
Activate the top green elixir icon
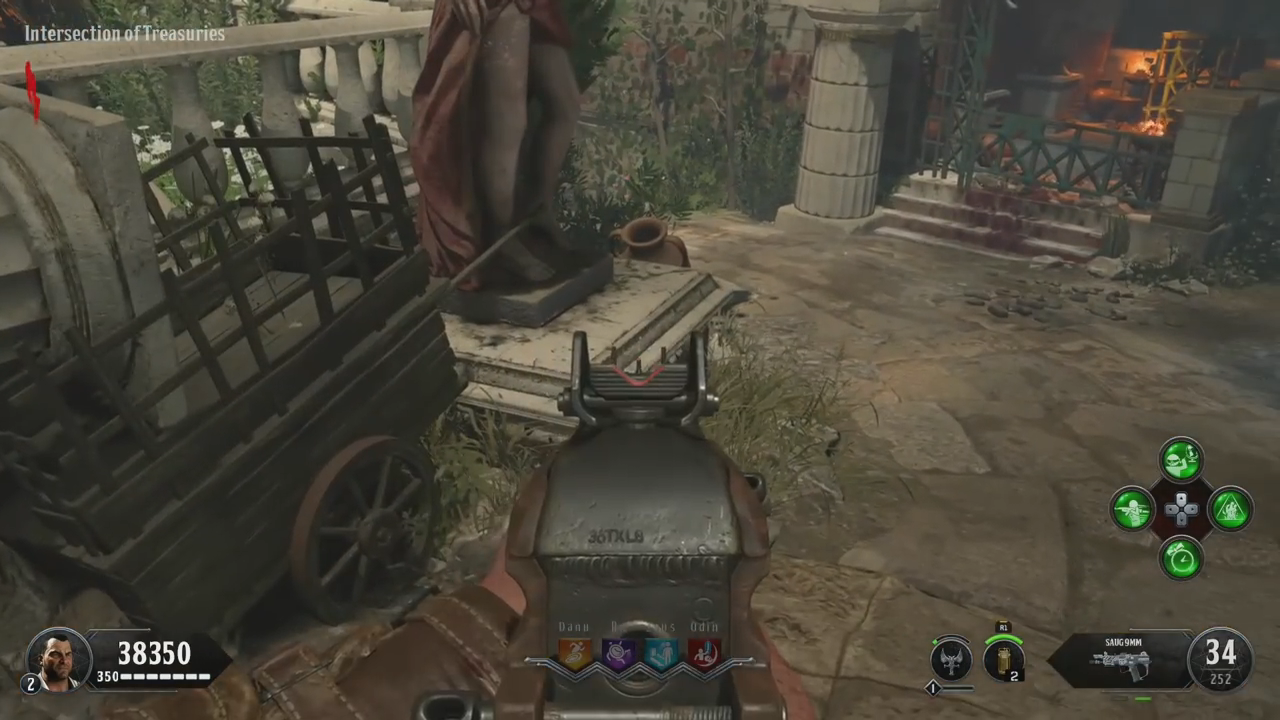1181,460
